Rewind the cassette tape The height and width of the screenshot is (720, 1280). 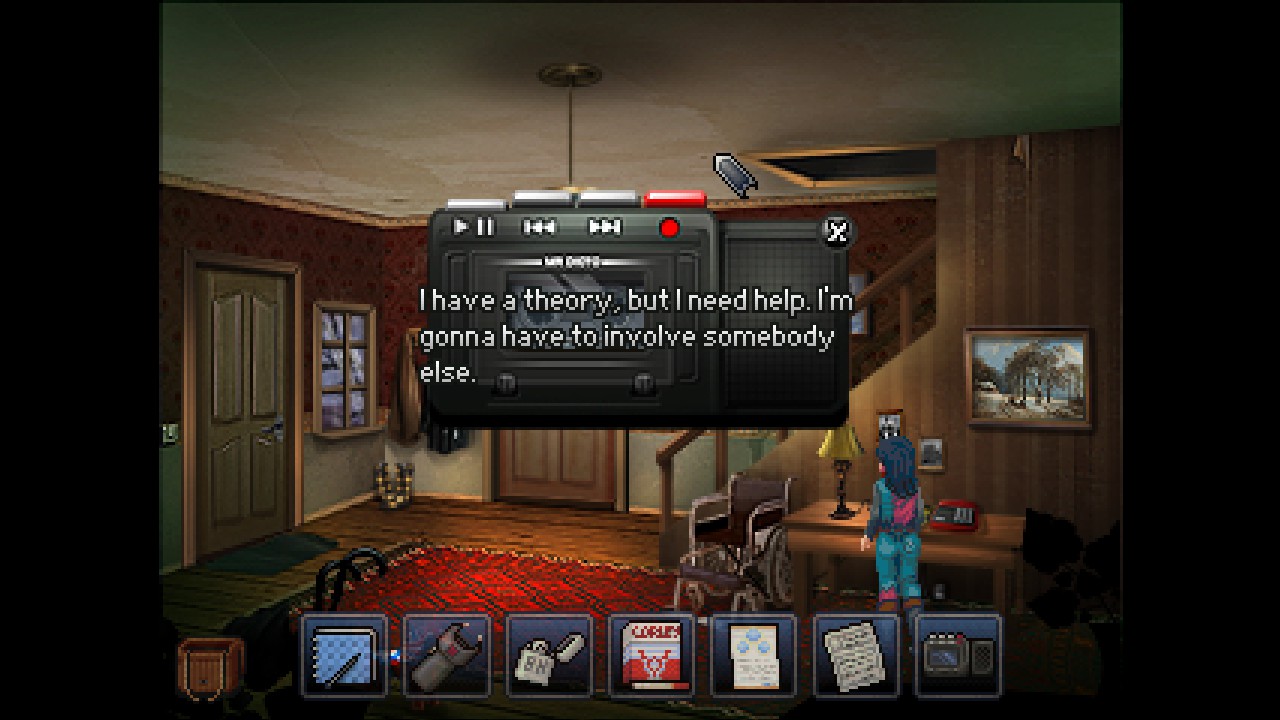click(539, 227)
